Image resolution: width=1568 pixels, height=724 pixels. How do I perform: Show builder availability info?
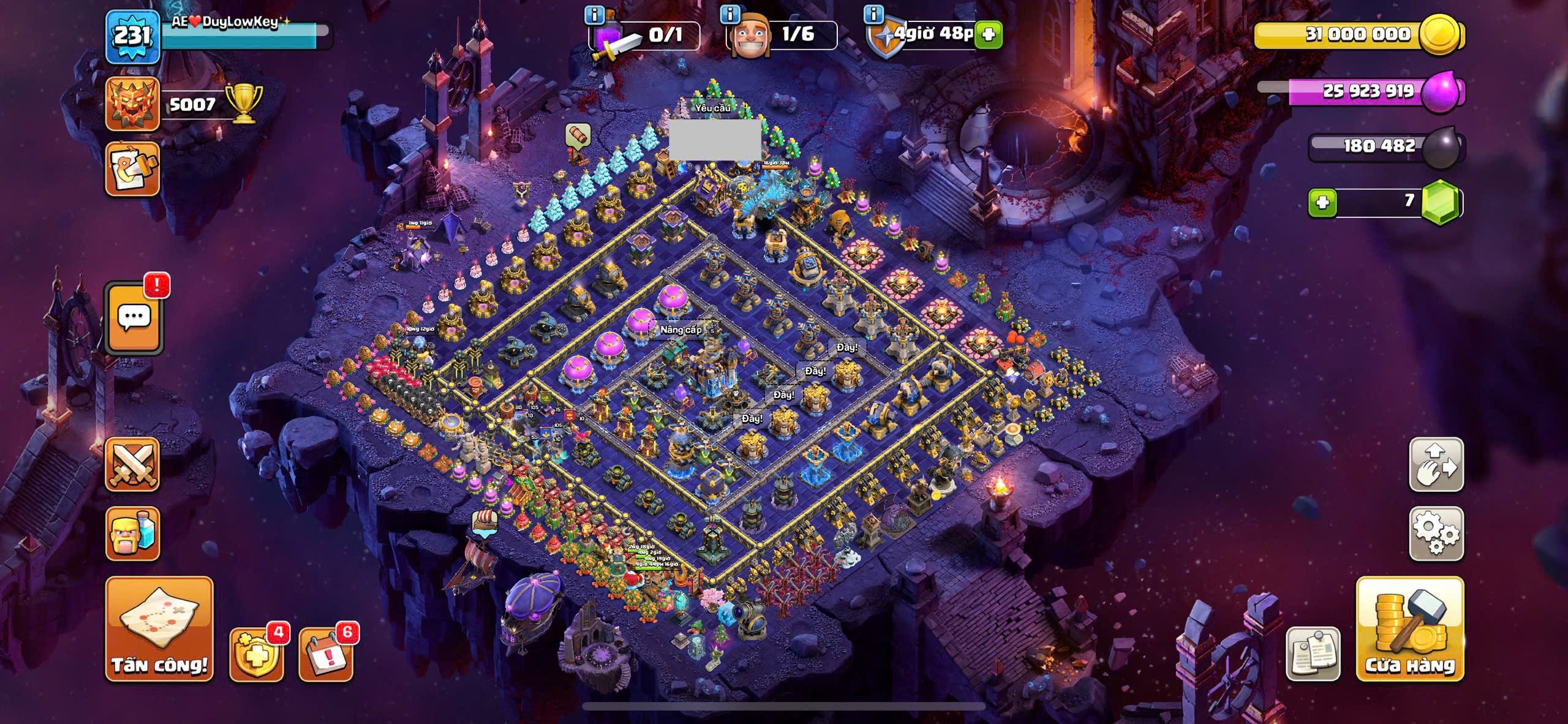[729, 13]
